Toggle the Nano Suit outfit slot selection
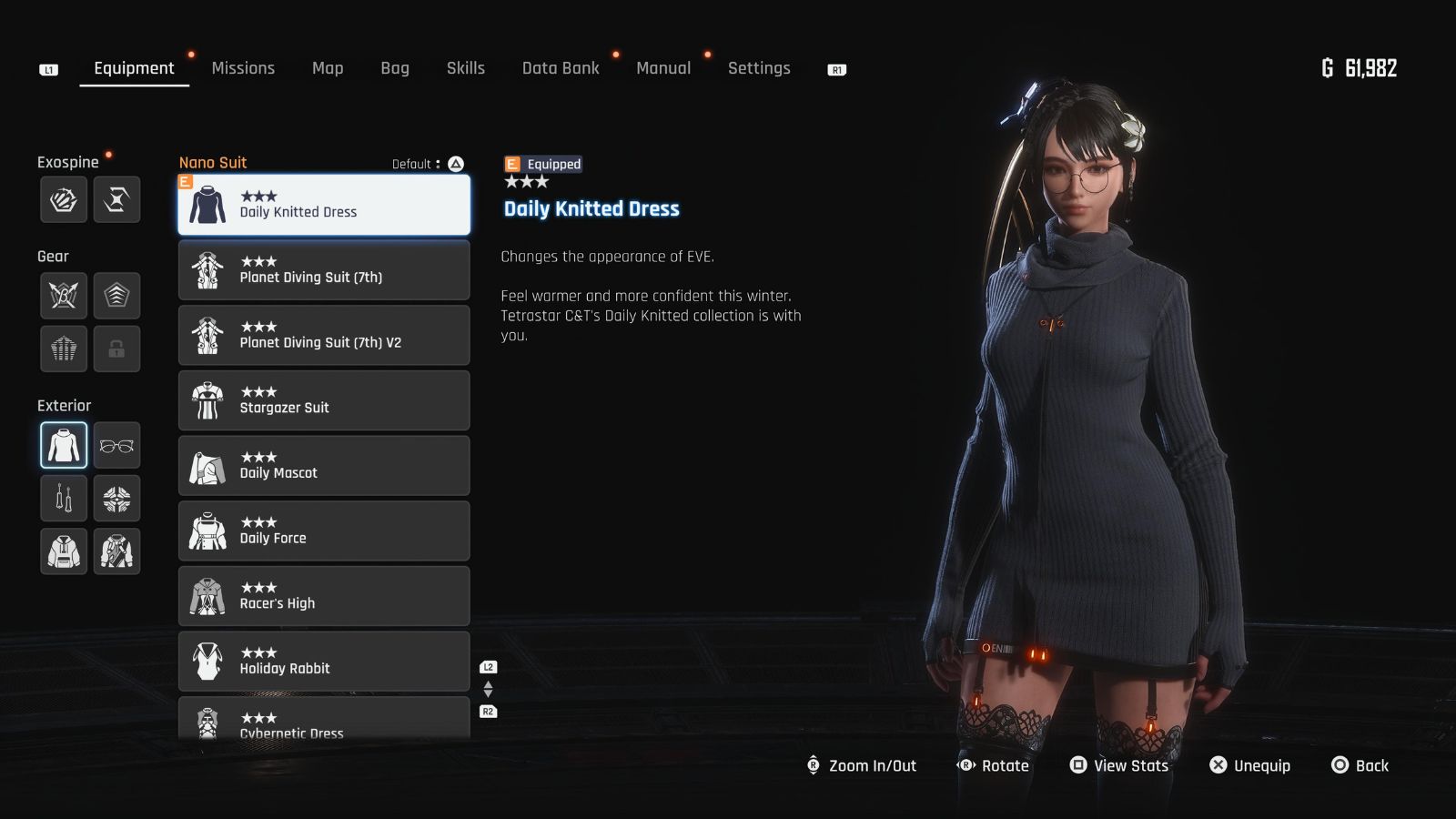1456x819 pixels. click(x=63, y=445)
